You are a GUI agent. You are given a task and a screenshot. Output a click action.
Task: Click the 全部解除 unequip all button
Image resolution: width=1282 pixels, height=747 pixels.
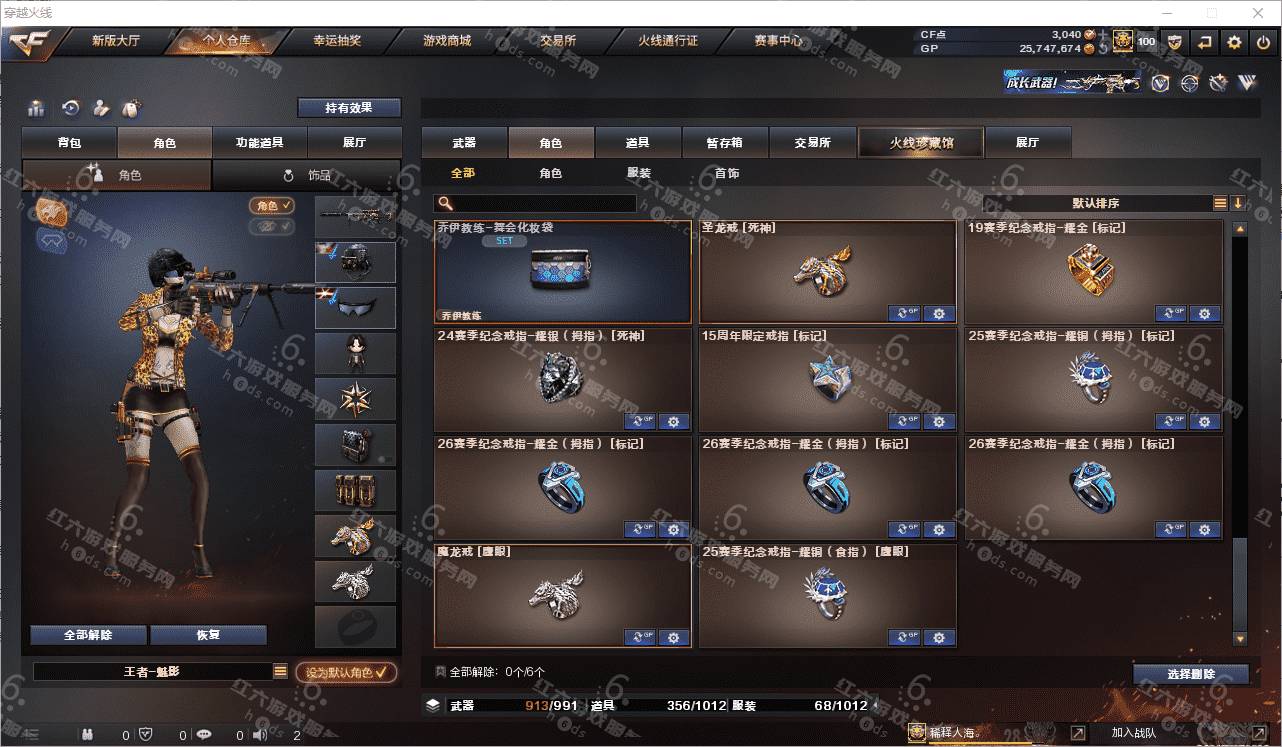[x=88, y=635]
